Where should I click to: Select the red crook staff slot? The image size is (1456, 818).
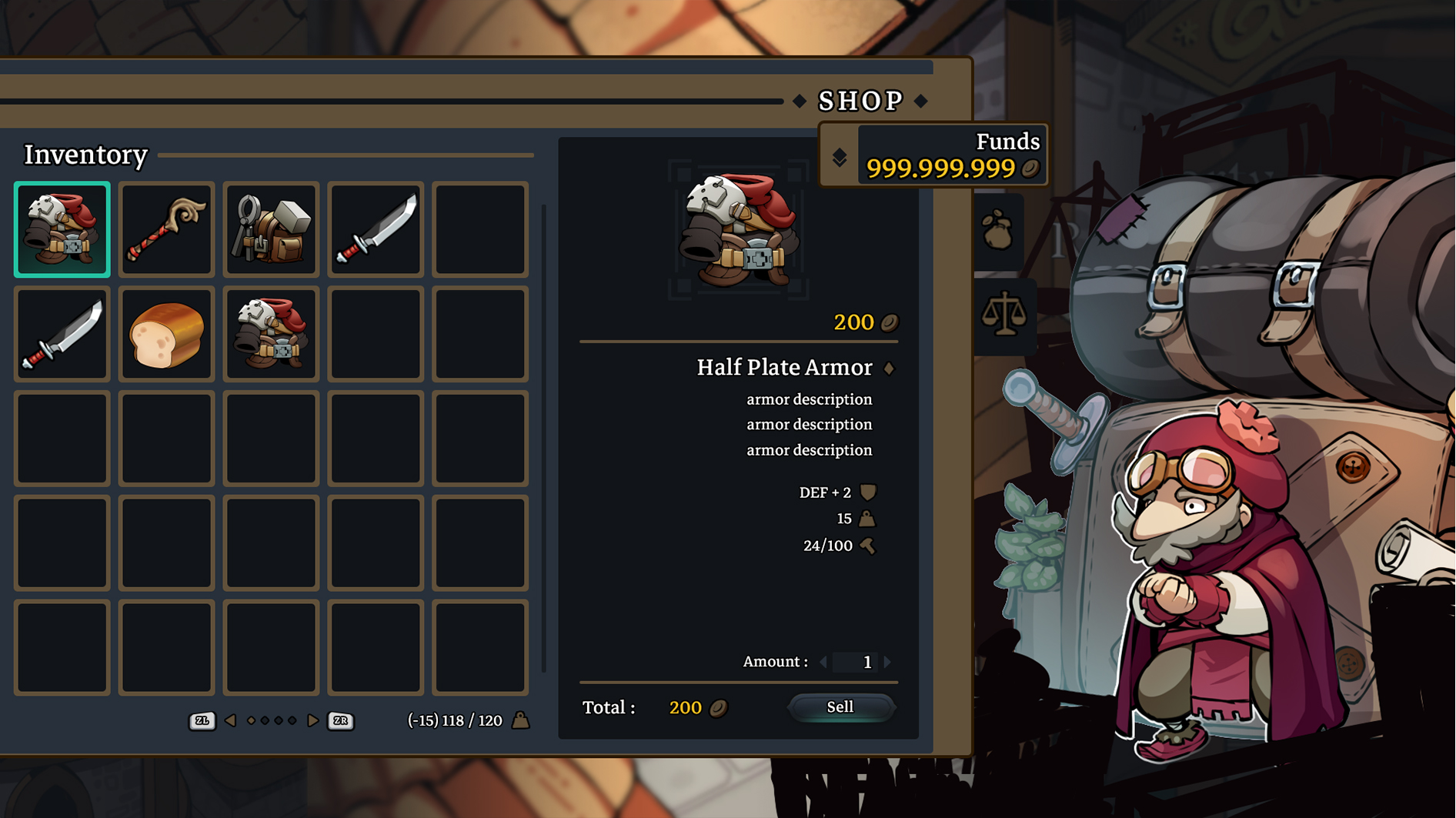[x=166, y=229]
